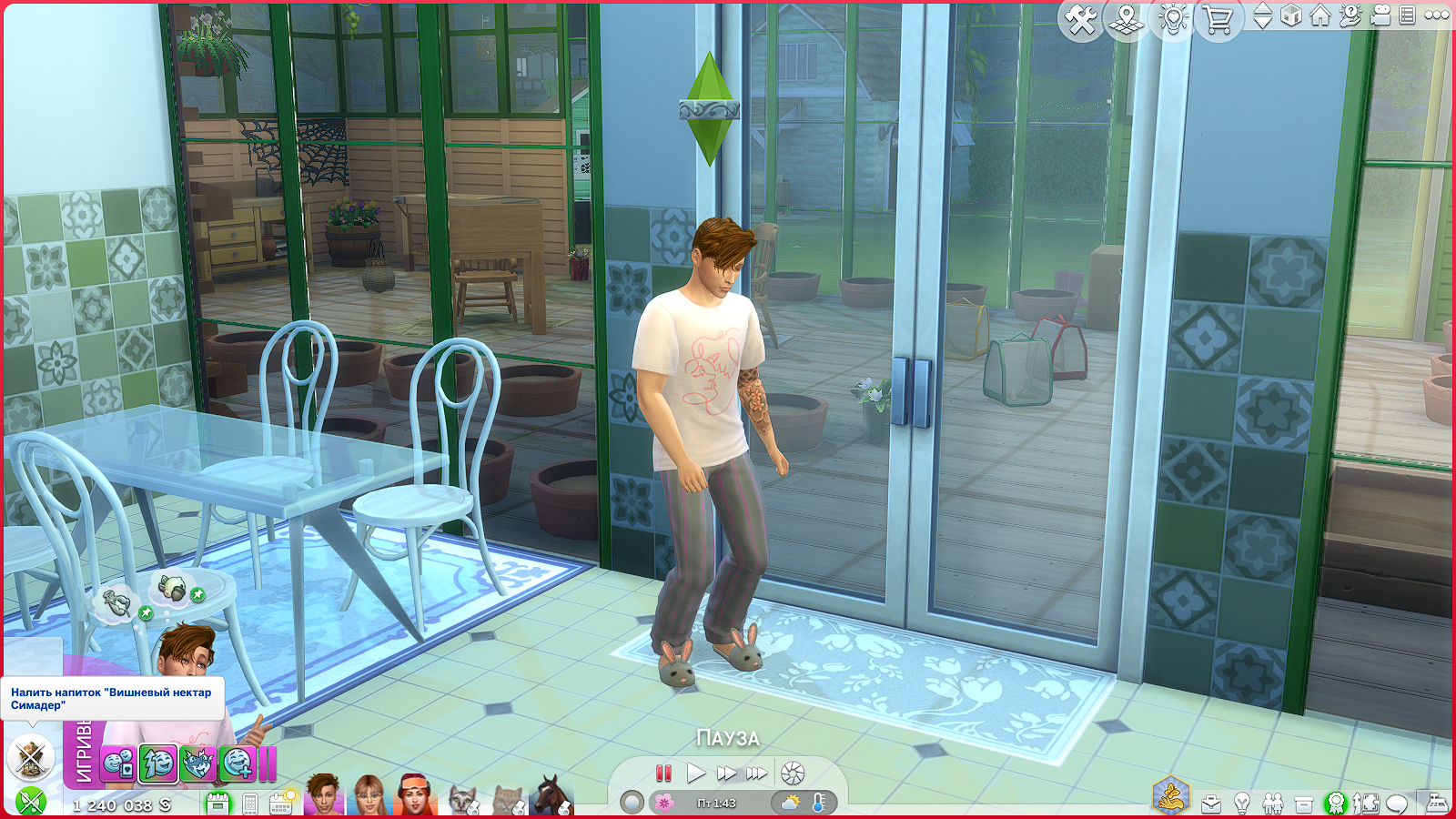Click the red pause button
Image resolution: width=1456 pixels, height=819 pixels.
click(663, 773)
